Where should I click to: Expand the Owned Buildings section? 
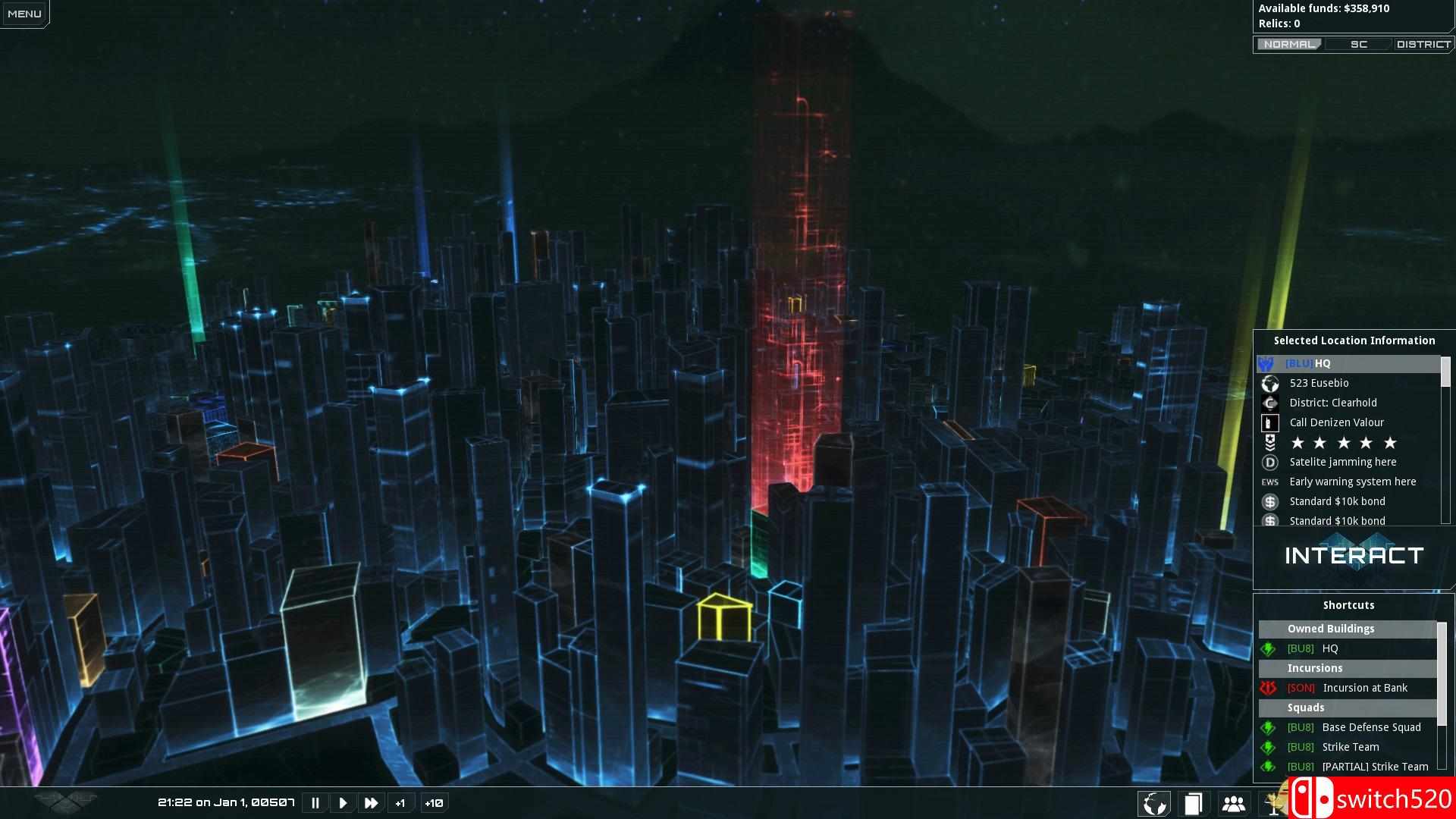(1329, 629)
